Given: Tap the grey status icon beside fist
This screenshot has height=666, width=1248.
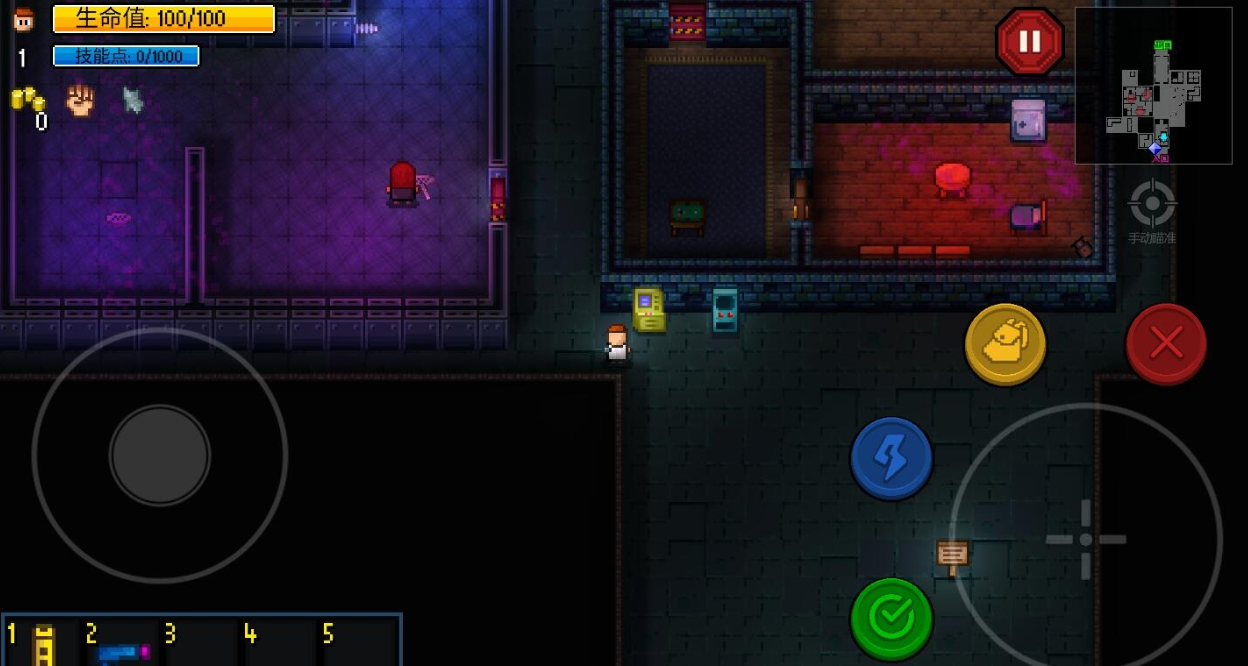Looking at the screenshot, I should pyautogui.click(x=132, y=99).
